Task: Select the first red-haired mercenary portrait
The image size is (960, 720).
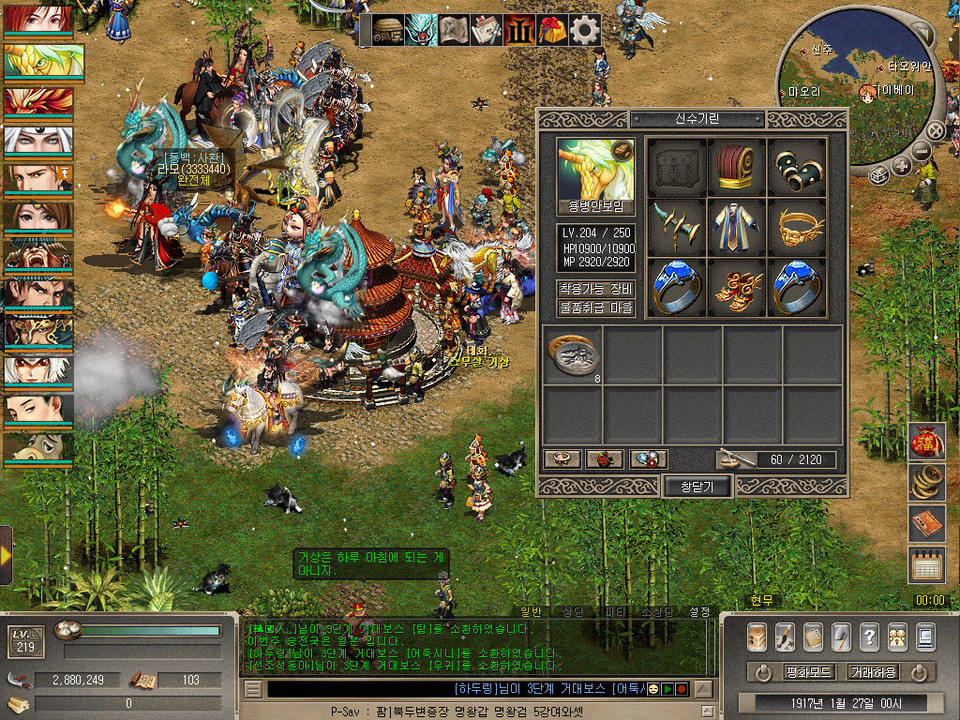Action: 38,20
